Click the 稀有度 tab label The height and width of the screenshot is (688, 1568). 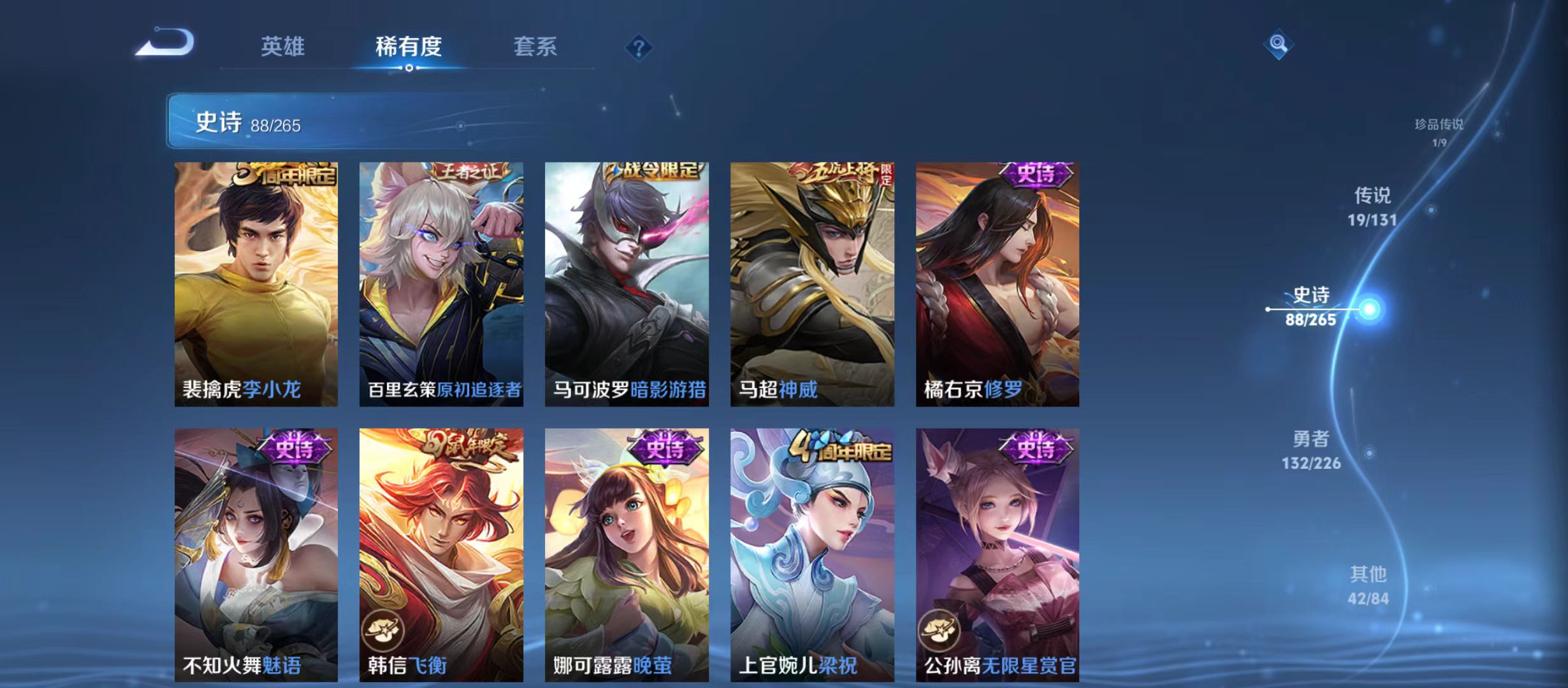click(x=409, y=46)
